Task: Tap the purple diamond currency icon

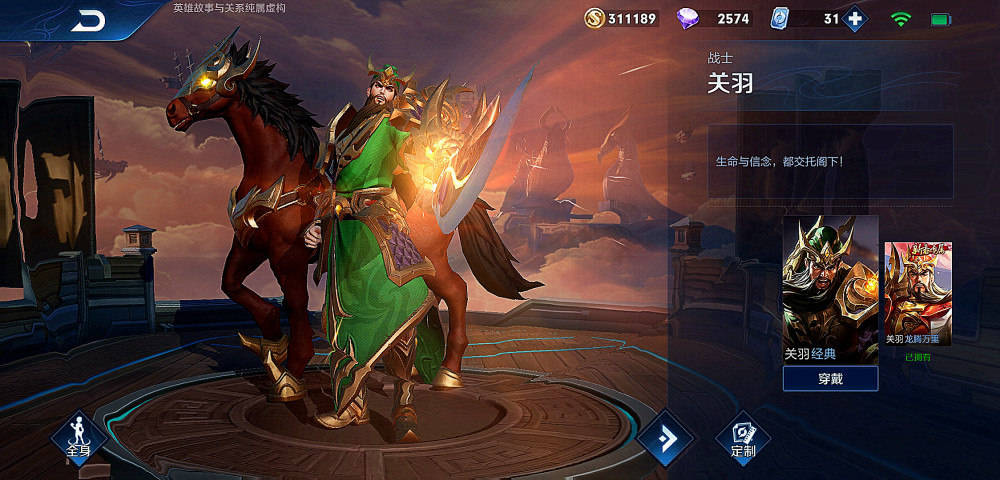Action: (x=689, y=18)
